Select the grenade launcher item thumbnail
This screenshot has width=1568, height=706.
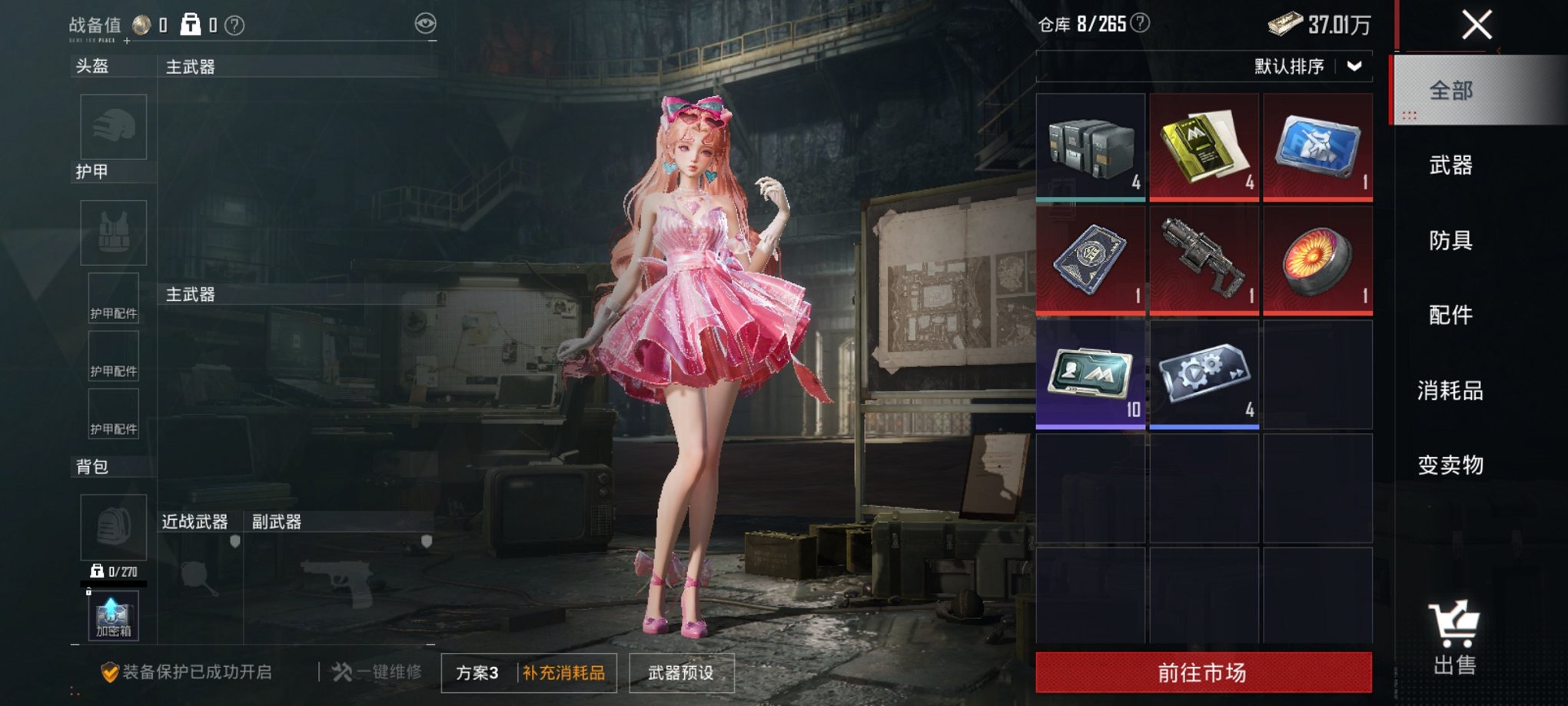pyautogui.click(x=1204, y=260)
